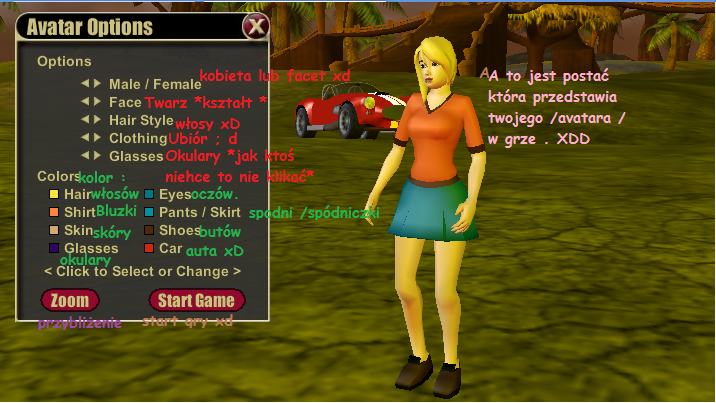
Task: Cycle to the next Face option
Action: pos(98,102)
